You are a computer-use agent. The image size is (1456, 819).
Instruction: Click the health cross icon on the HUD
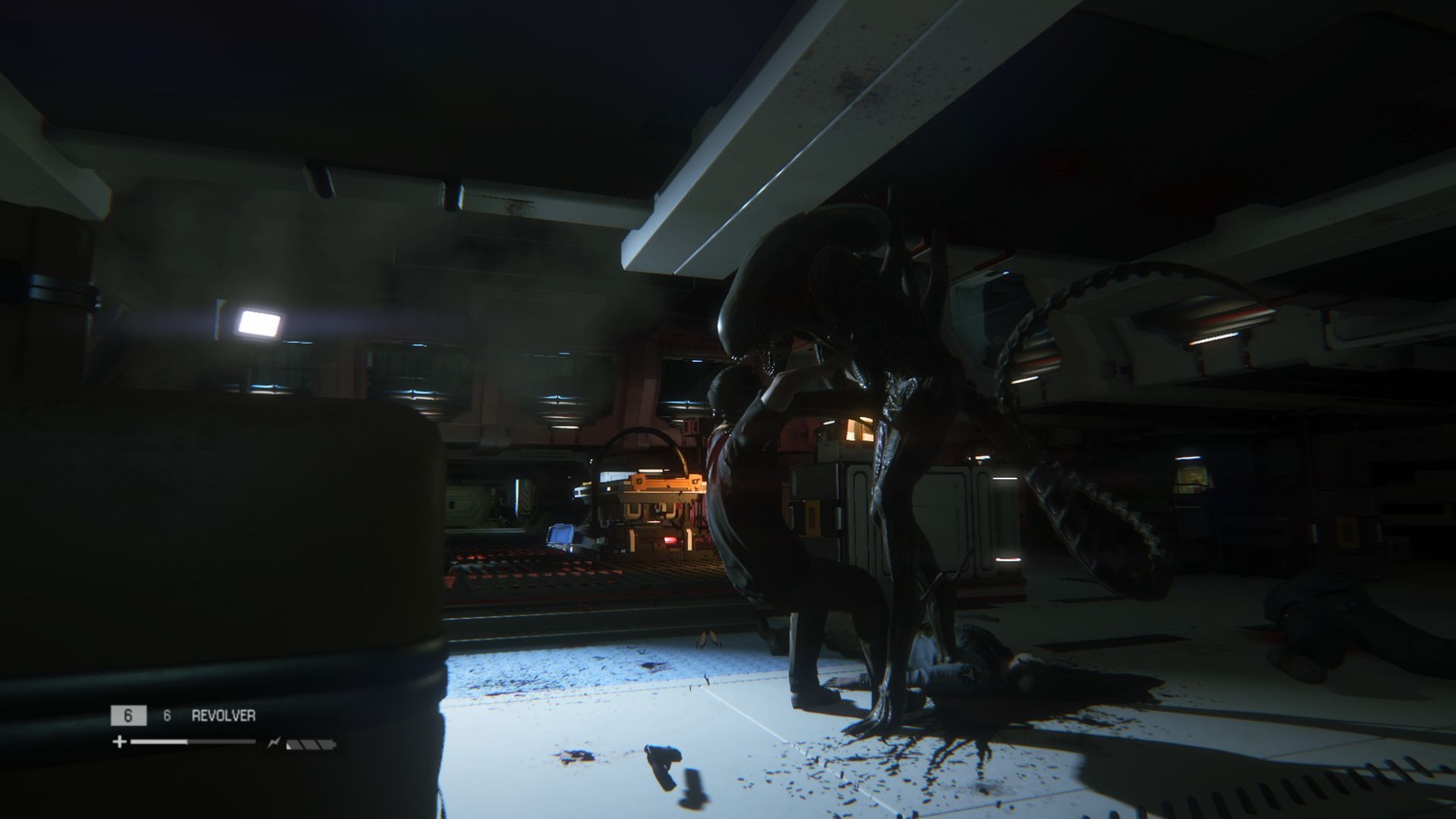[x=119, y=742]
